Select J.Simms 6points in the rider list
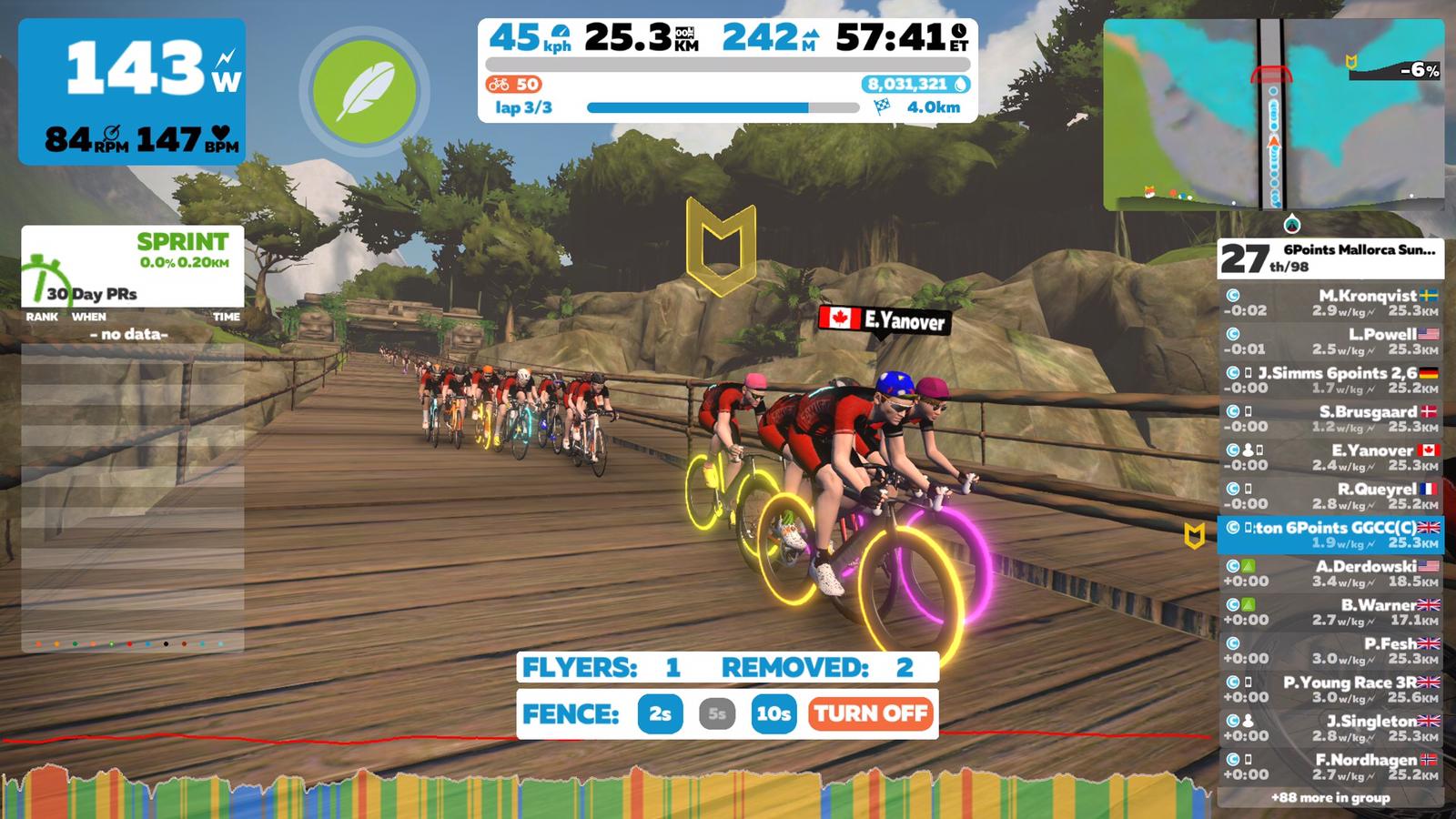Viewport: 1456px width, 819px height. click(1330, 380)
